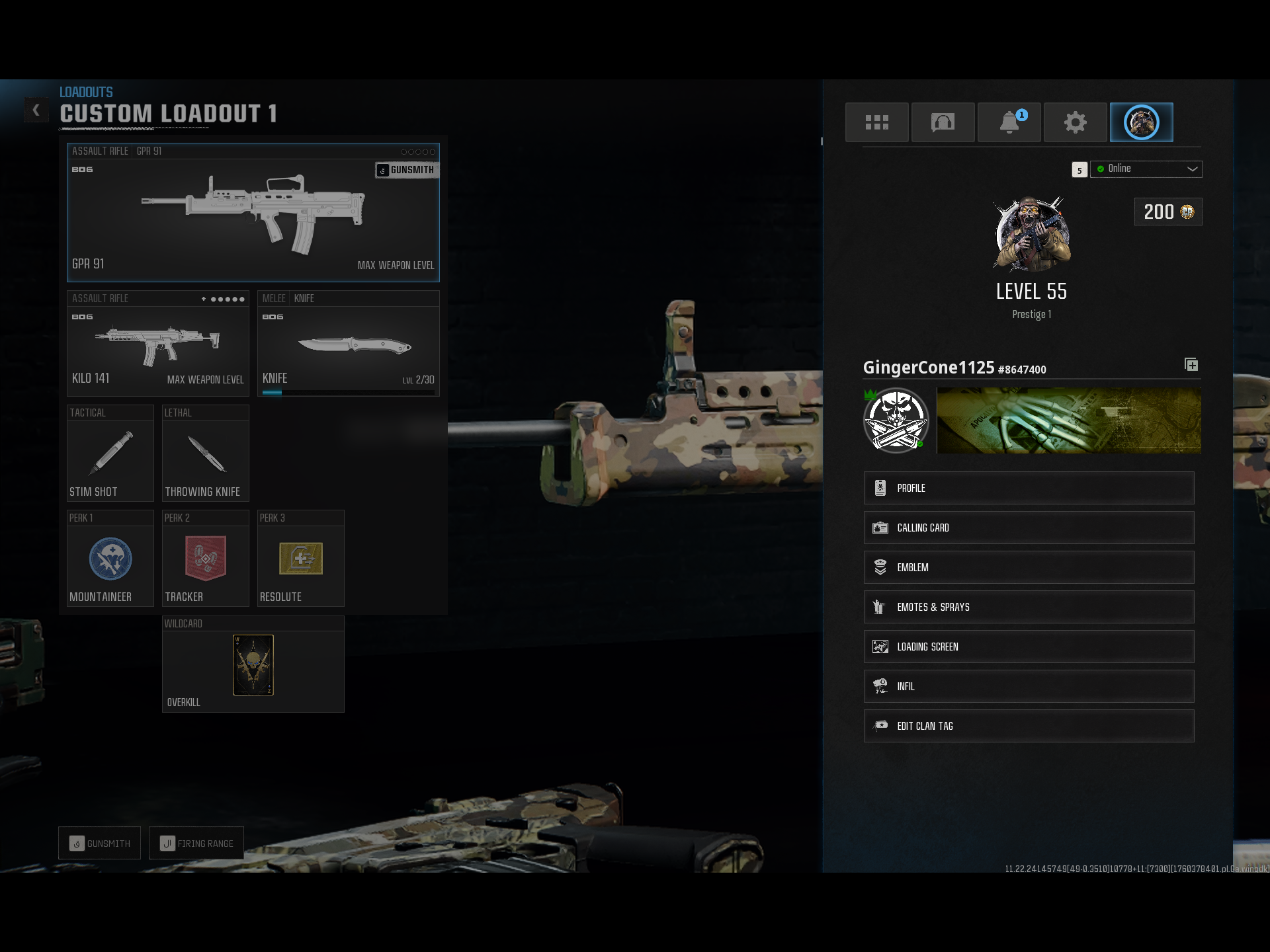The width and height of the screenshot is (1270, 952).
Task: Select the Emblem option
Action: click(1029, 567)
